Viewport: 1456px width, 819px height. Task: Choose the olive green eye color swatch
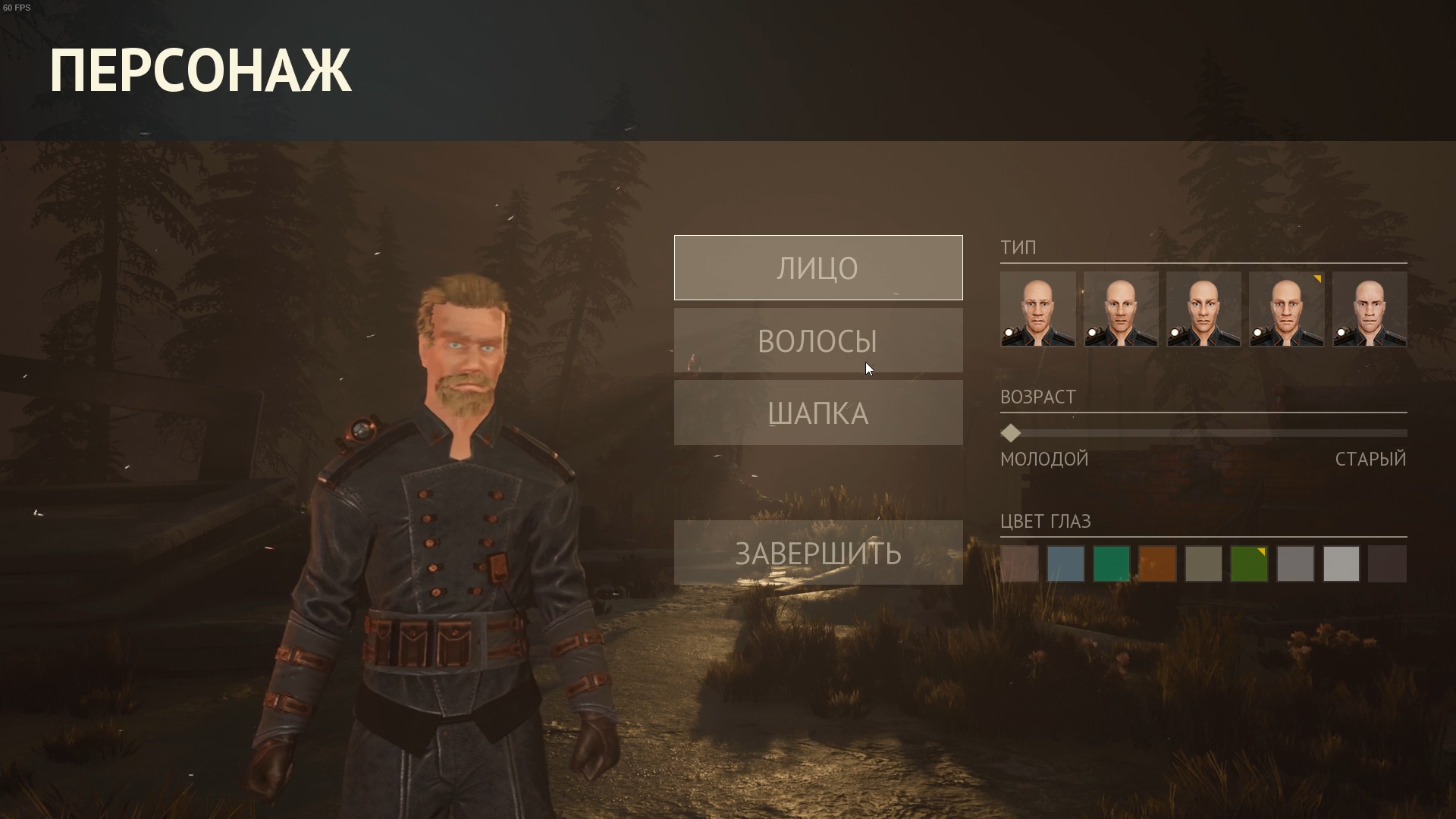point(1249,564)
